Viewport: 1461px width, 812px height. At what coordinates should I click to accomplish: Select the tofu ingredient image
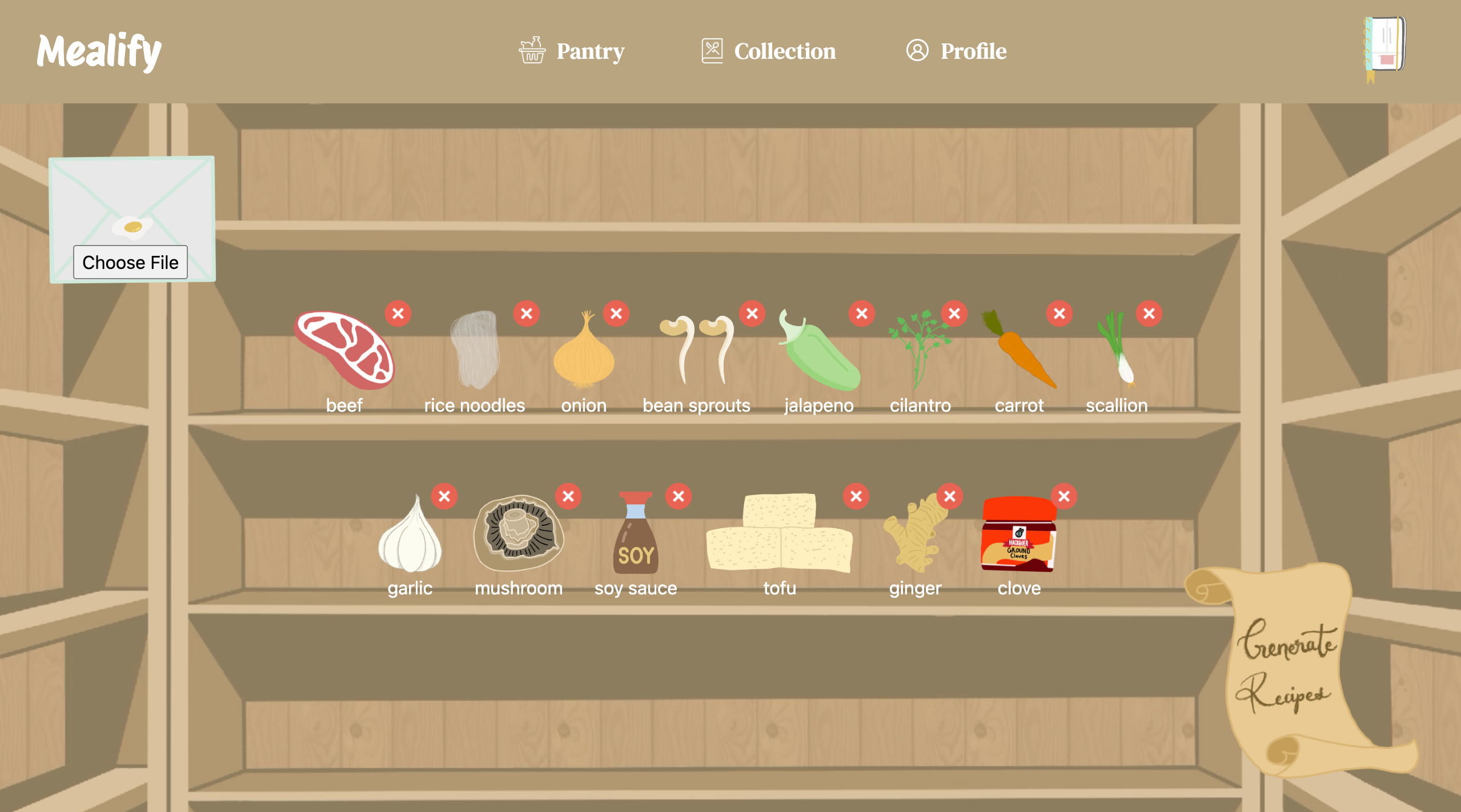[x=780, y=533]
